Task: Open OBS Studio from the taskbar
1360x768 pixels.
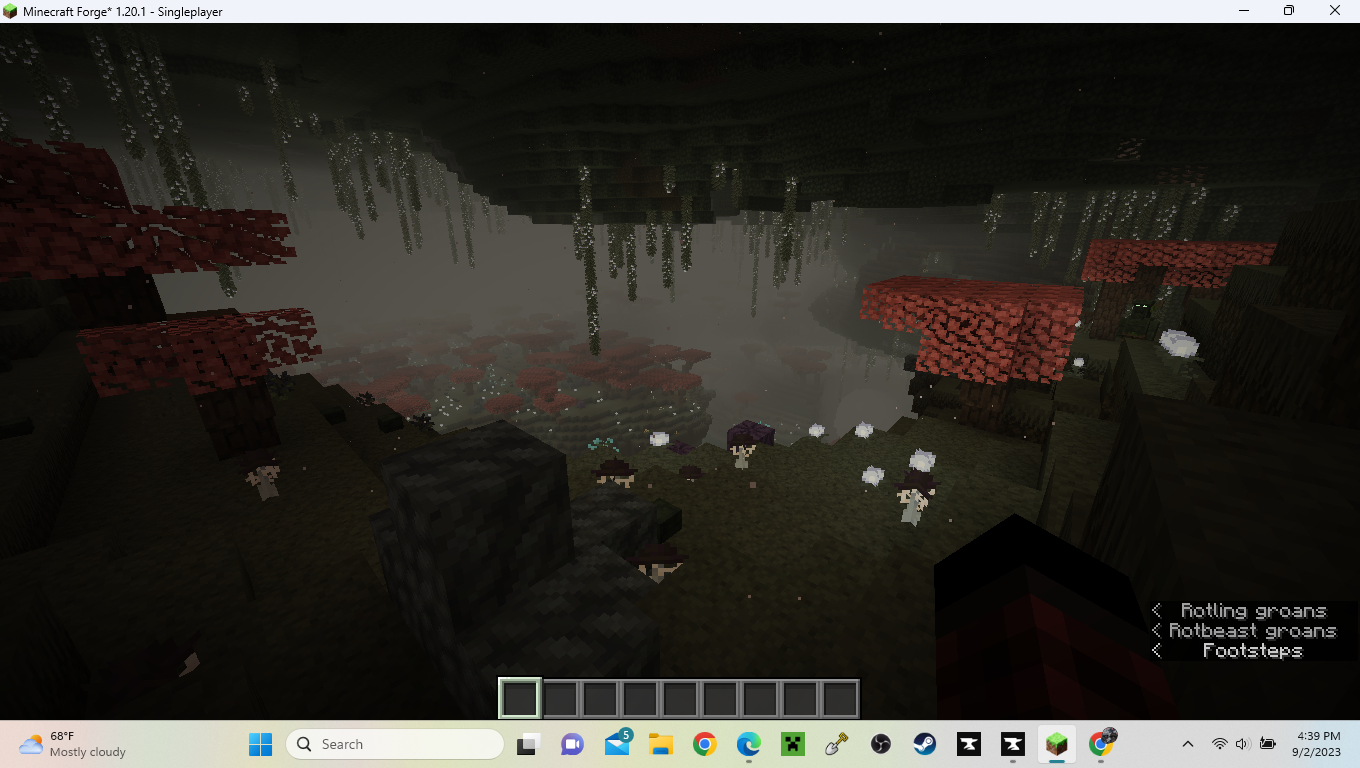Action: [879, 744]
